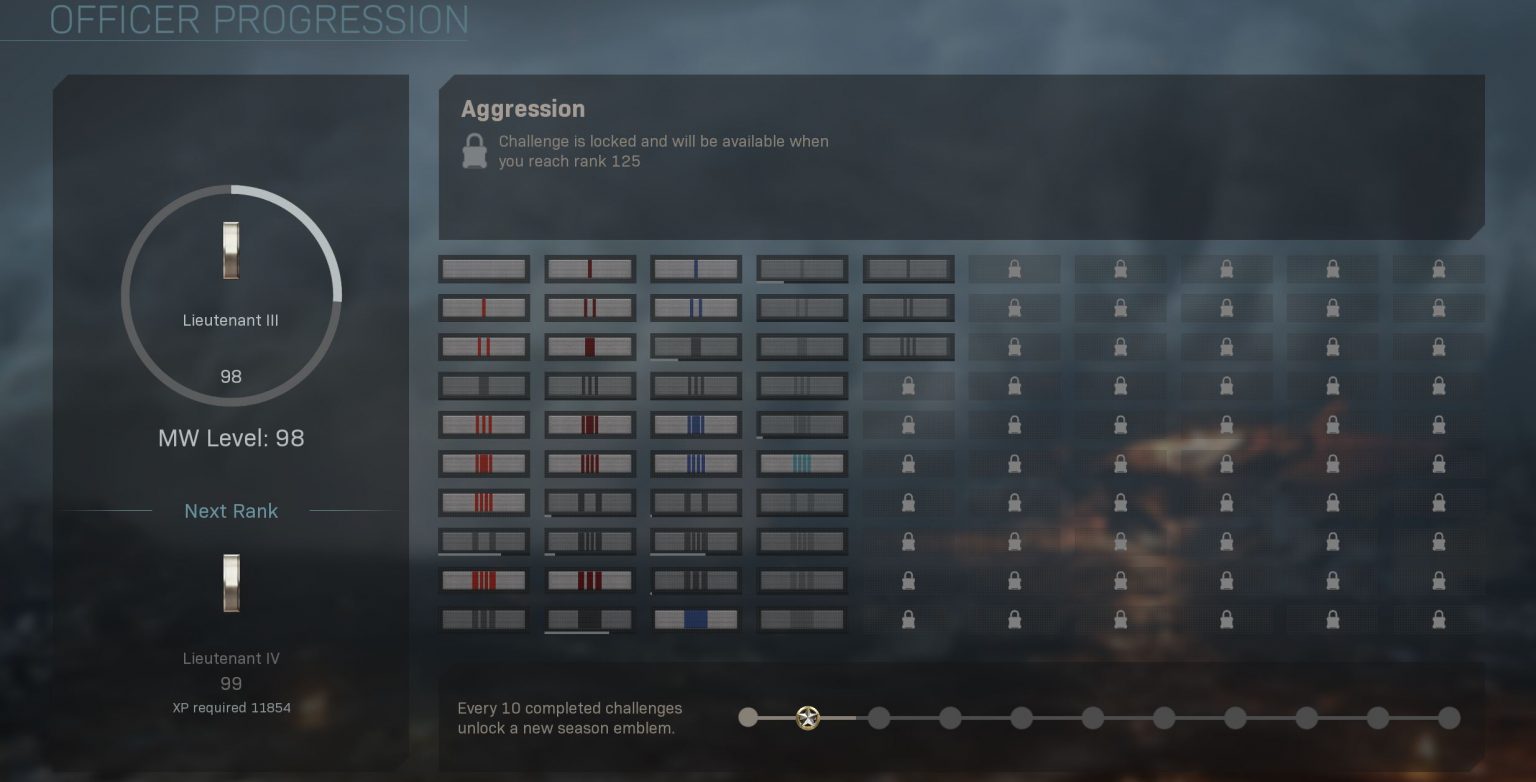Image resolution: width=1536 pixels, height=782 pixels.
Task: Select the plain gray ribbon in the top-left corner
Action: pos(484,268)
